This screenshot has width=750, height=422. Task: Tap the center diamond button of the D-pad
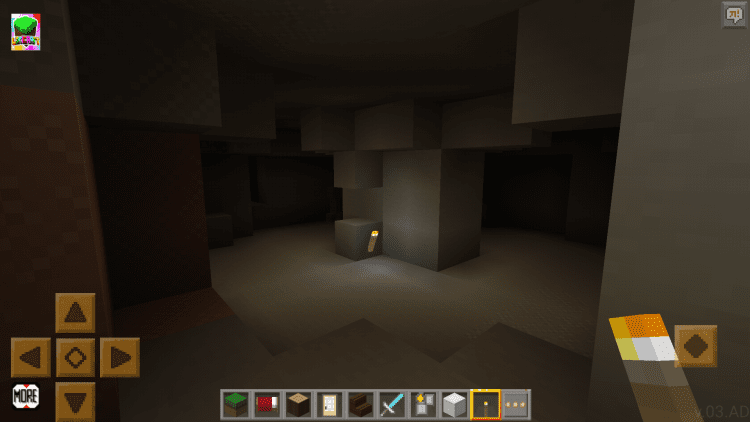click(75, 357)
